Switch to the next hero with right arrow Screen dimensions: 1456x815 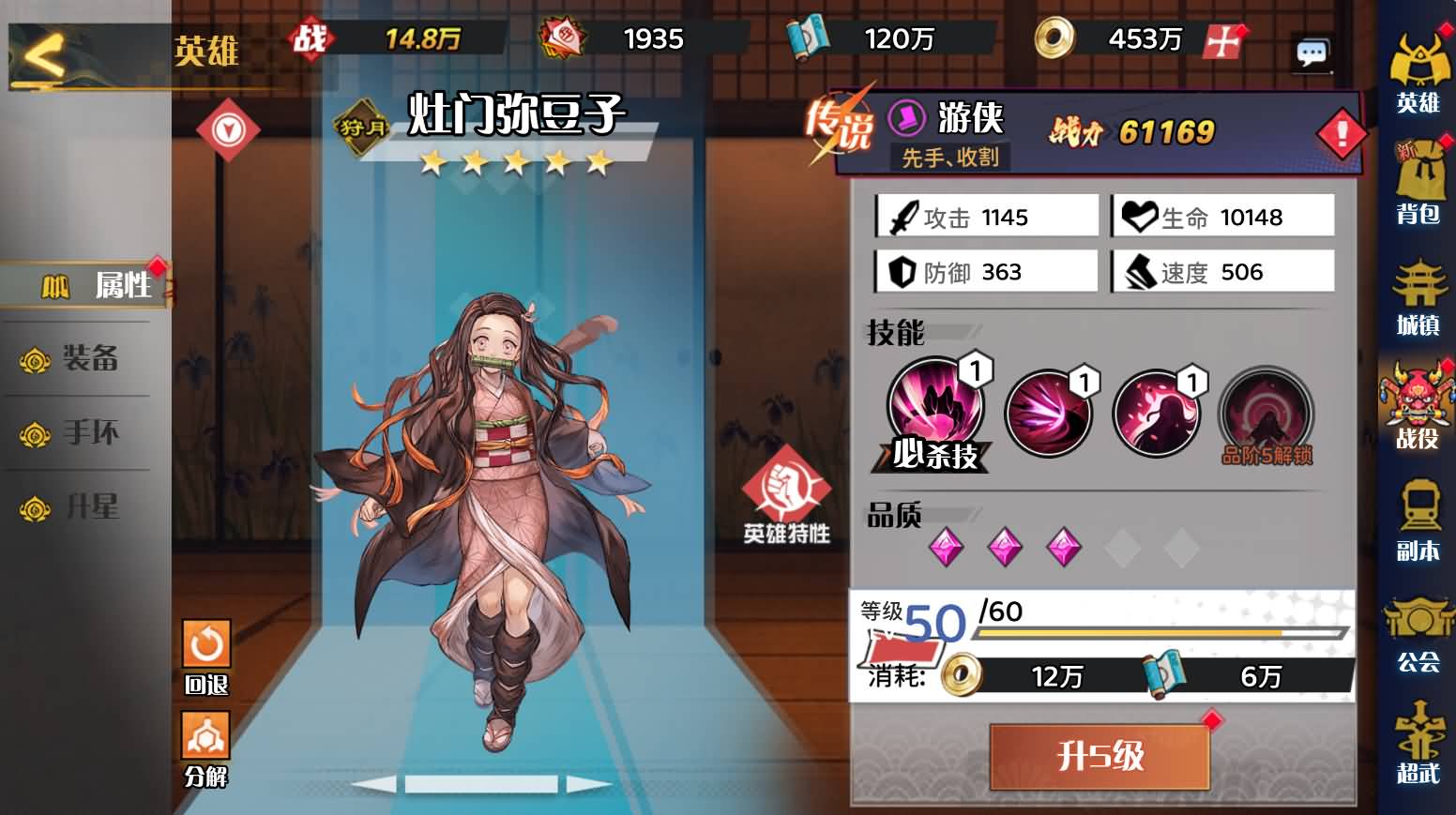click(x=589, y=784)
